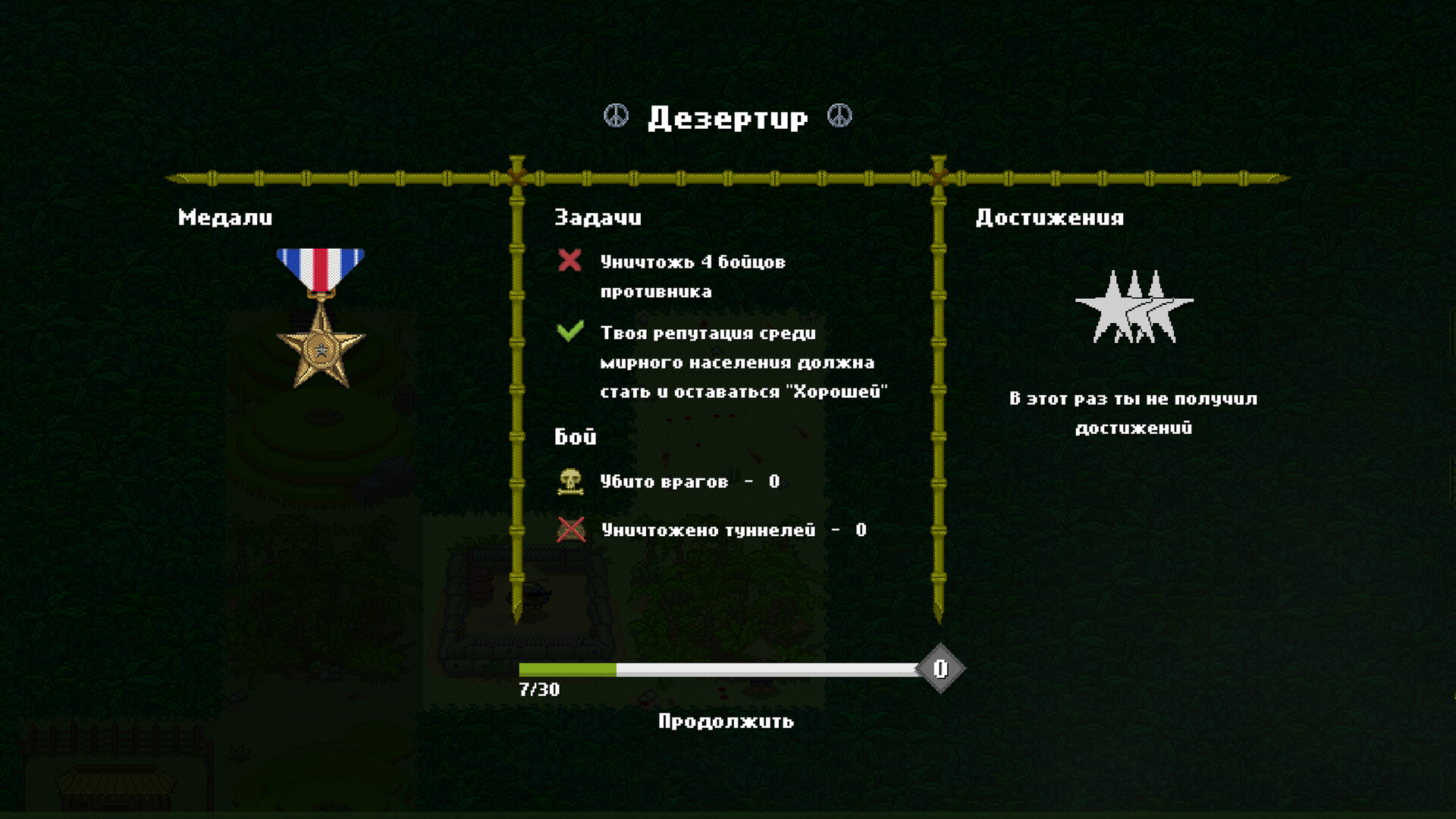Click the green checkmark on the reputation task
This screenshot has width=1456, height=819.
(x=569, y=332)
